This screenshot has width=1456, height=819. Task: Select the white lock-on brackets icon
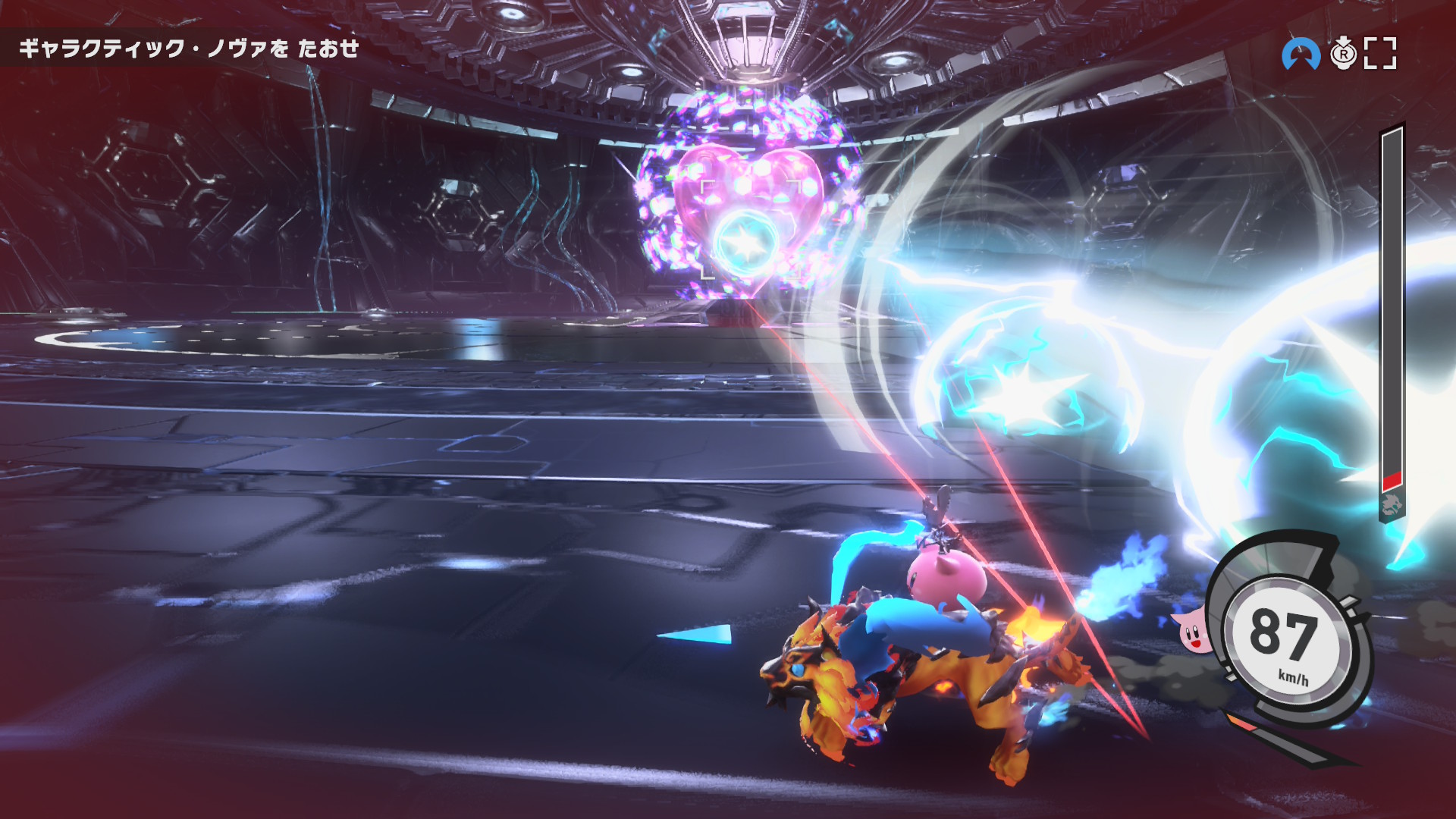click(1380, 54)
